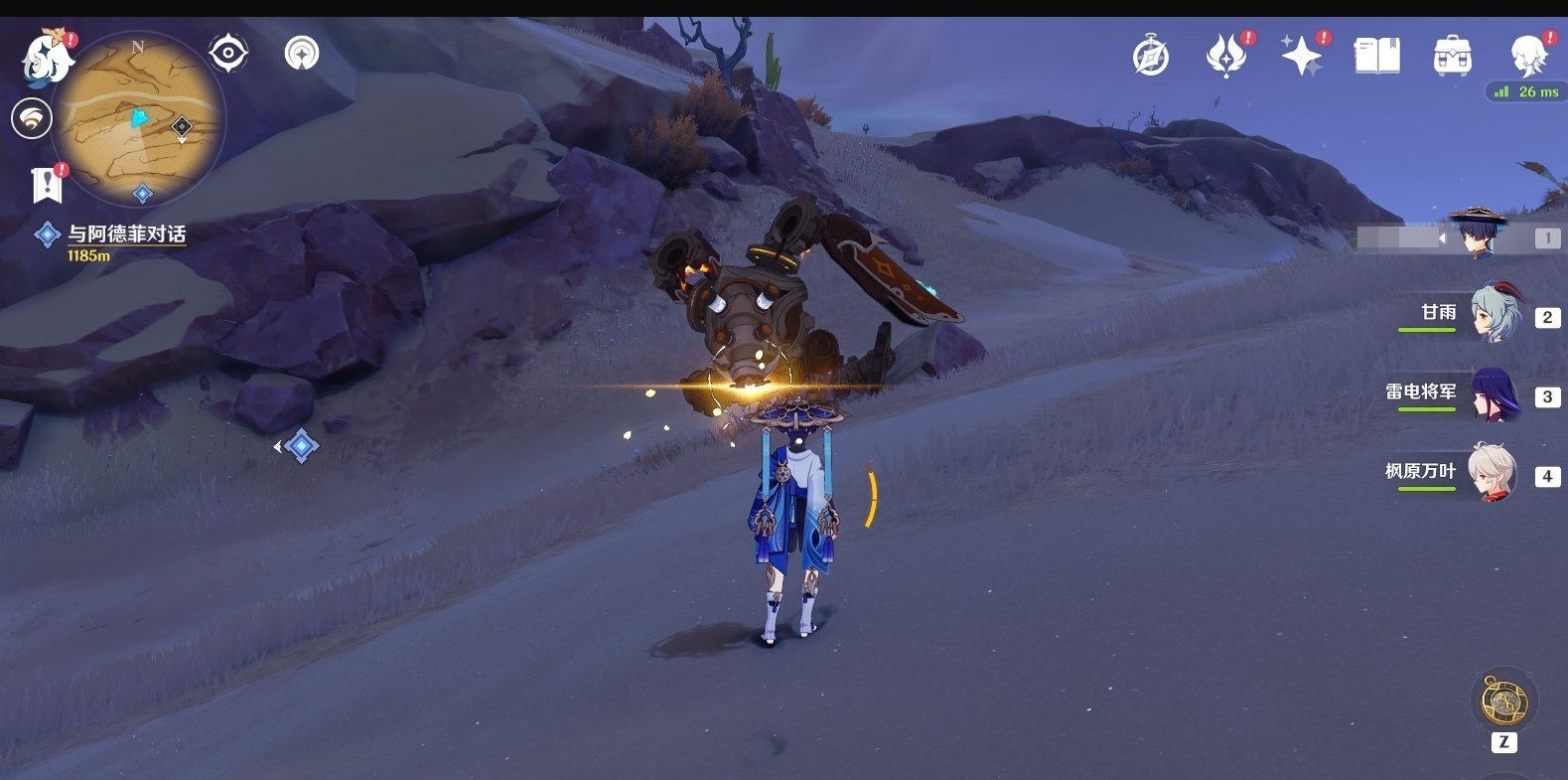Viewport: 1568px width, 780px height.
Task: Switch to party member 雷电将军
Action: pyautogui.click(x=1495, y=394)
